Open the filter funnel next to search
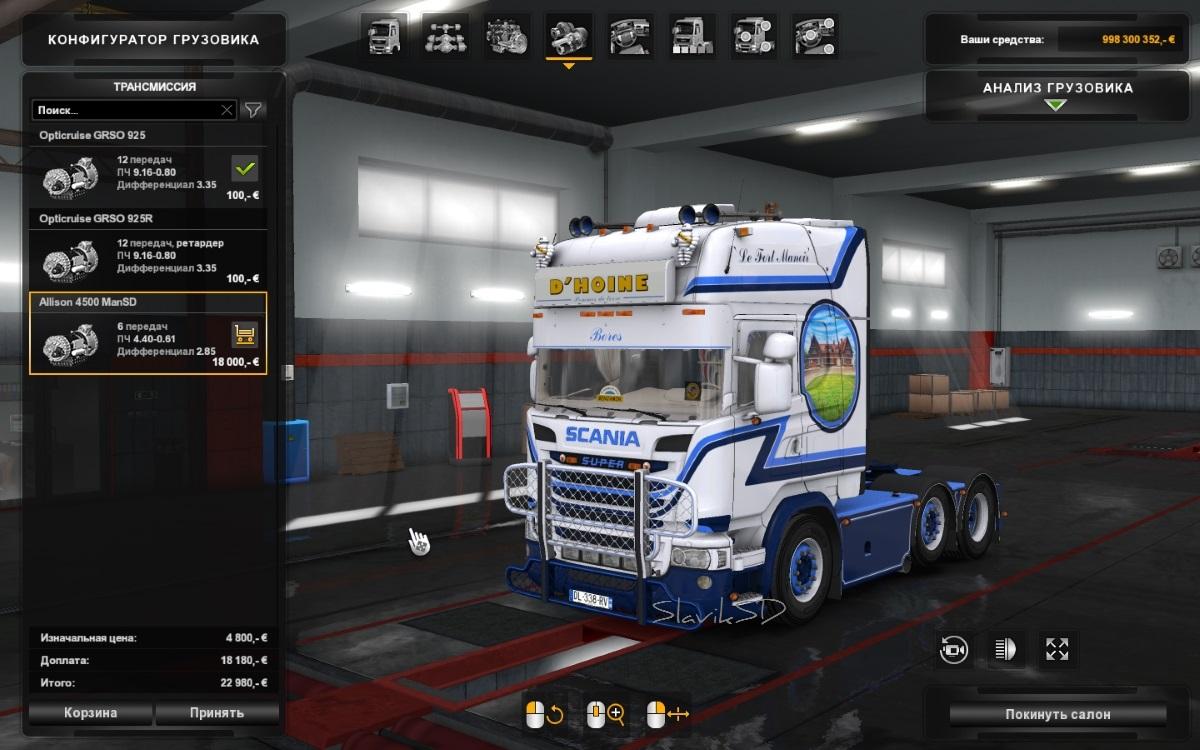The width and height of the screenshot is (1200, 750). click(x=254, y=110)
